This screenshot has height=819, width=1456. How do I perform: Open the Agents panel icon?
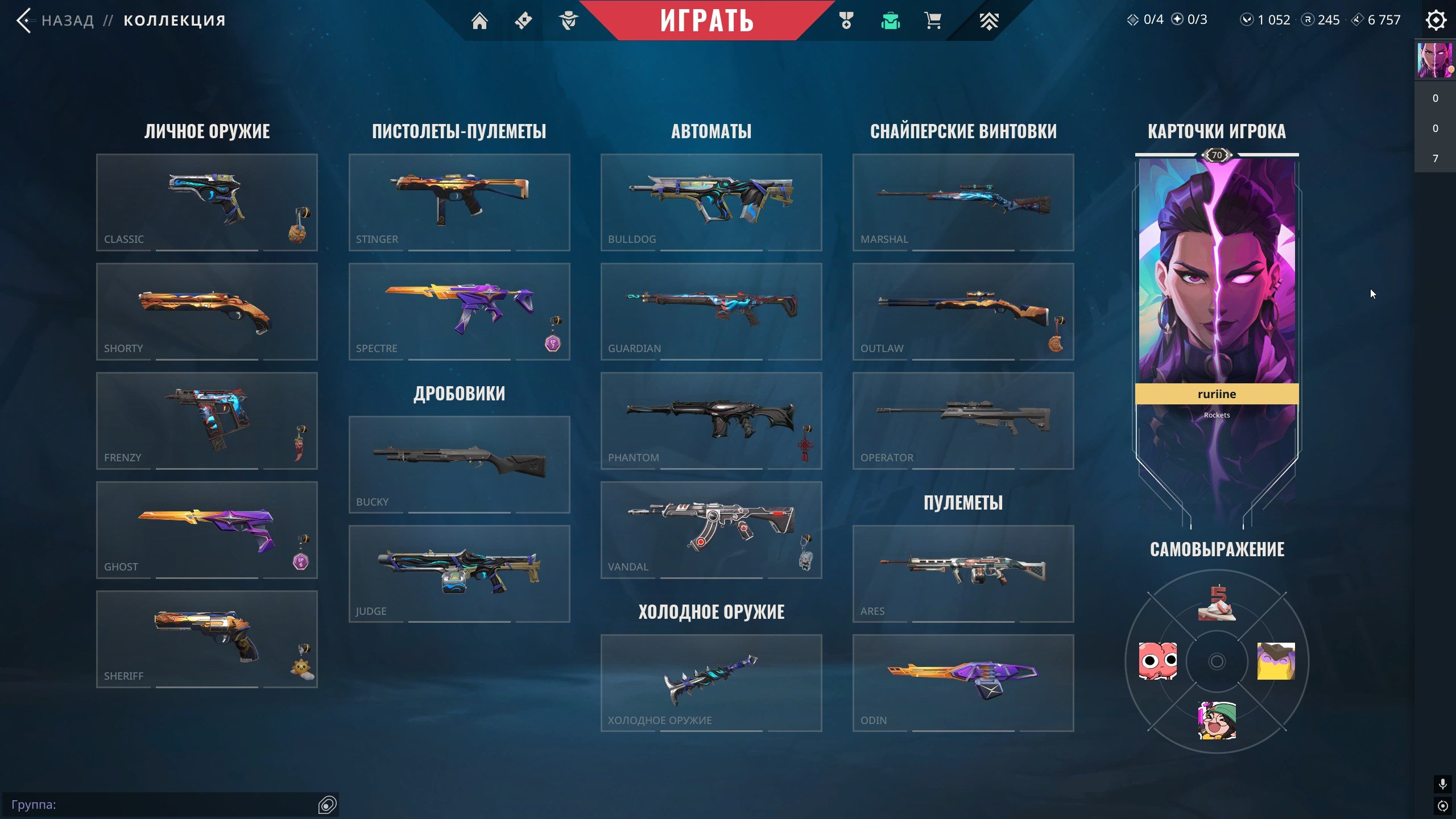pyautogui.click(x=569, y=20)
